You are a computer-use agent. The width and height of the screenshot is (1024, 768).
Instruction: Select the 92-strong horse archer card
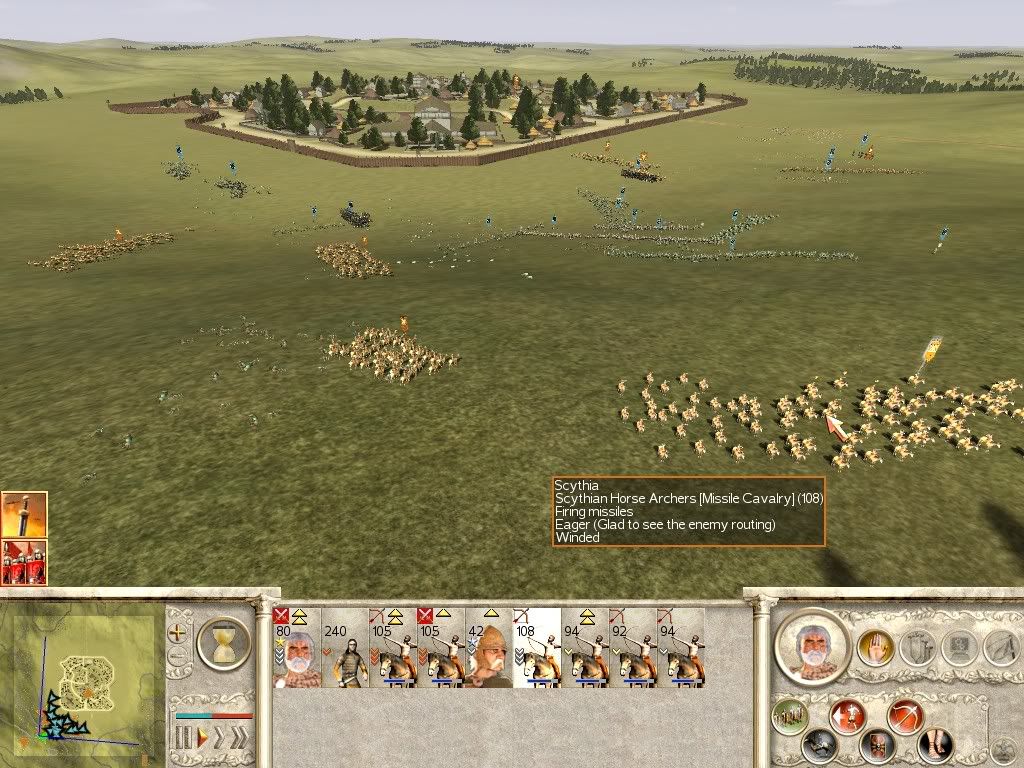pyautogui.click(x=633, y=648)
